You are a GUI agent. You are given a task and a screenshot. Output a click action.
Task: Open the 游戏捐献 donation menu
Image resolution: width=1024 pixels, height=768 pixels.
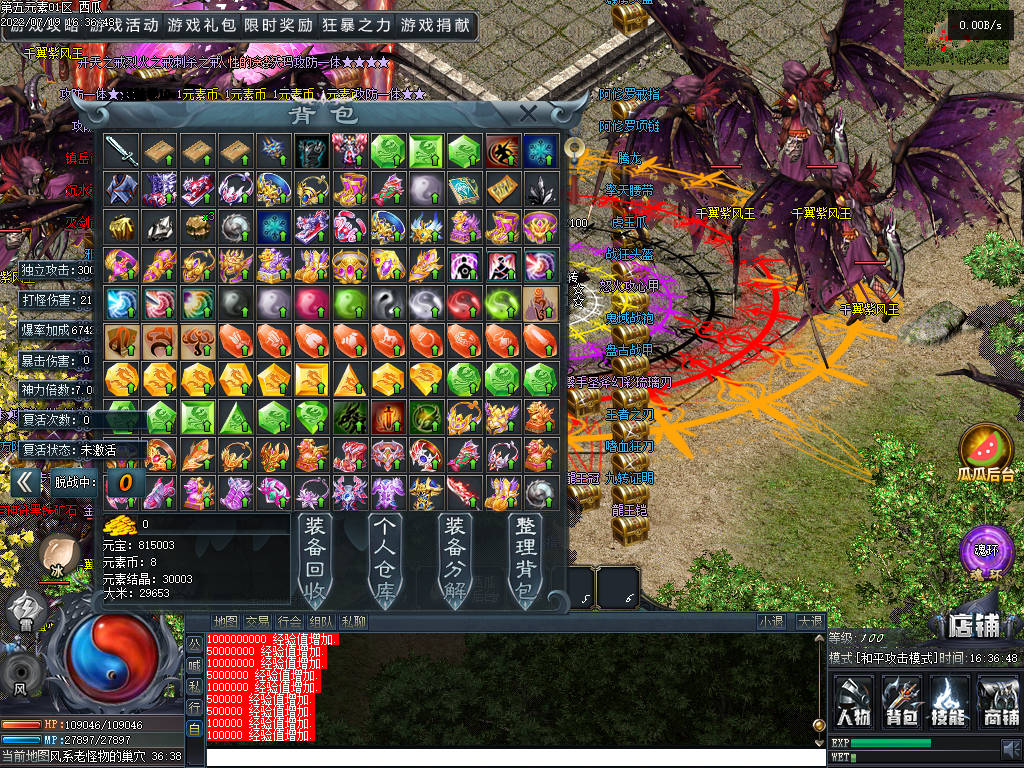coord(435,25)
